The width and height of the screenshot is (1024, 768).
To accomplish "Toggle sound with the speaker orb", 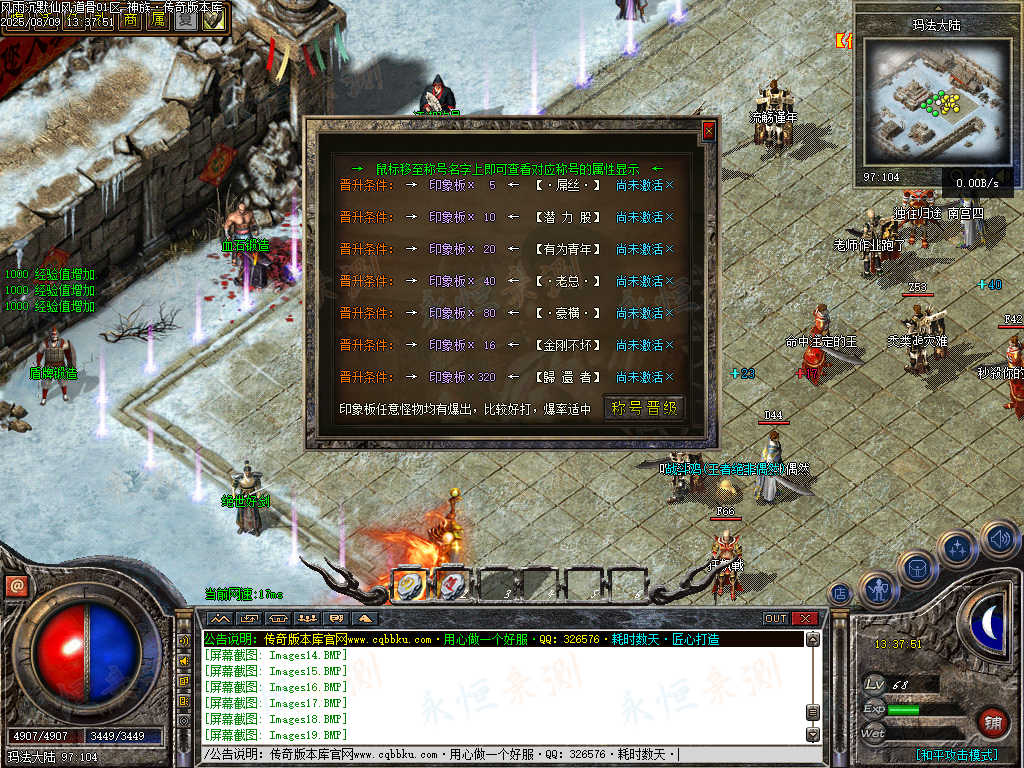I will point(998,539).
